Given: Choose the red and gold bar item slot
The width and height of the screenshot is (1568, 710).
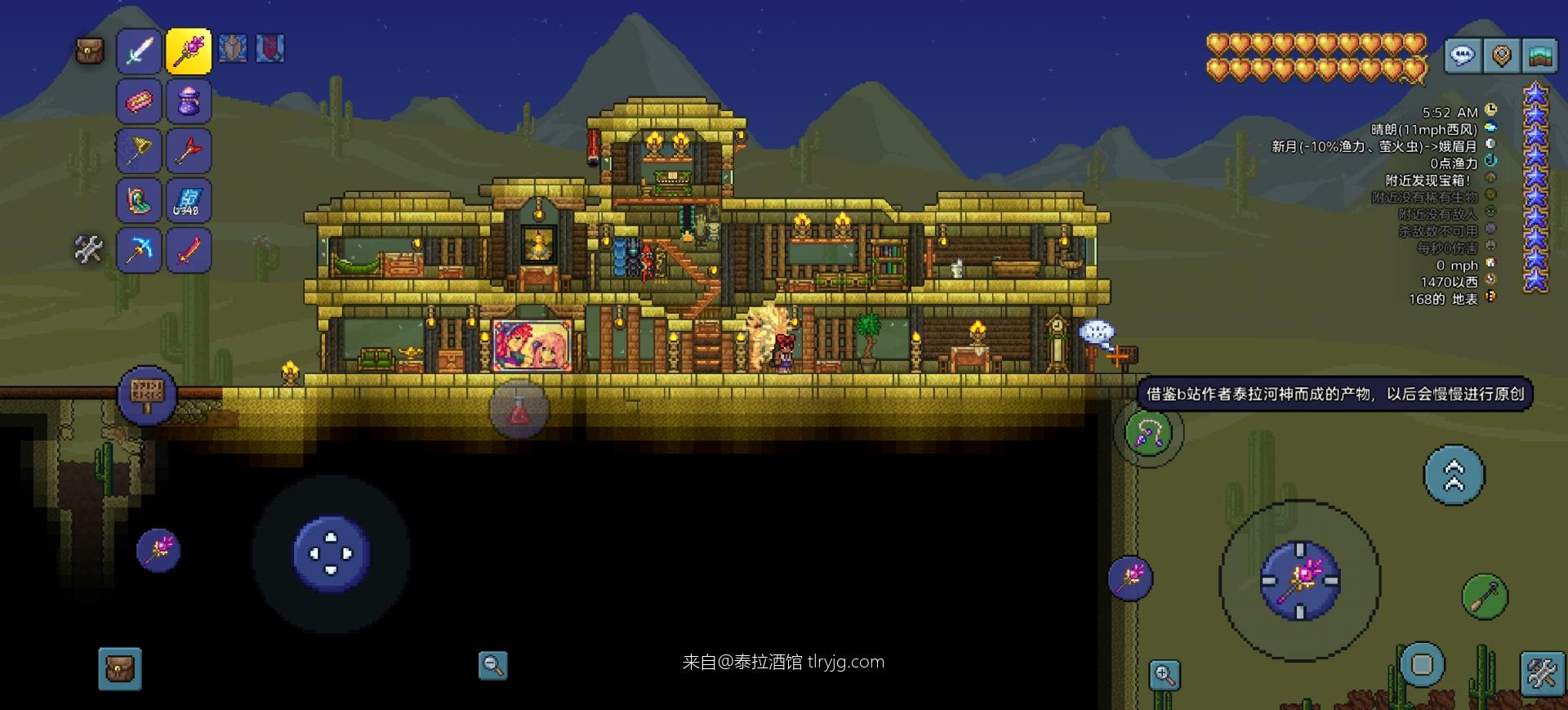Looking at the screenshot, I should pyautogui.click(x=139, y=101).
